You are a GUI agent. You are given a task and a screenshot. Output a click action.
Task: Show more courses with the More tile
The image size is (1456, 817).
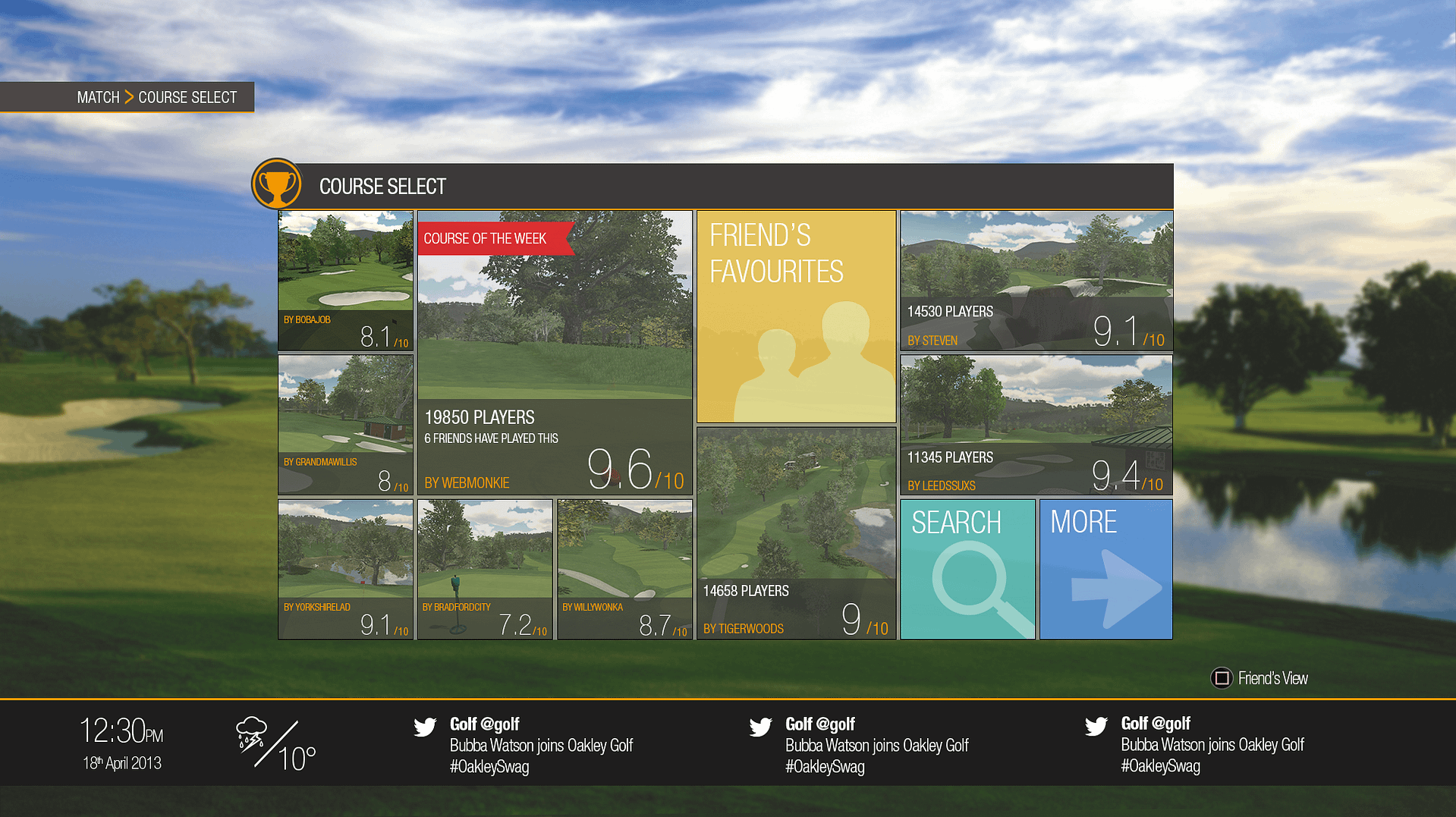(x=1105, y=569)
